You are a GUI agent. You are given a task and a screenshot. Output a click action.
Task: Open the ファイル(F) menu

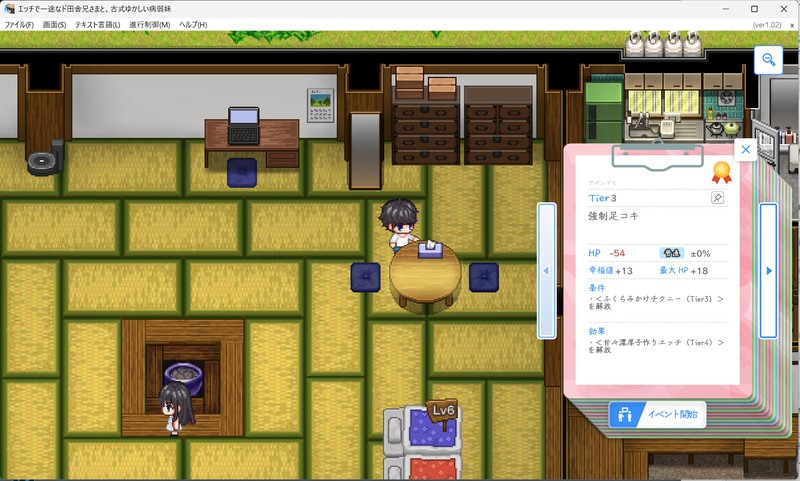19,24
